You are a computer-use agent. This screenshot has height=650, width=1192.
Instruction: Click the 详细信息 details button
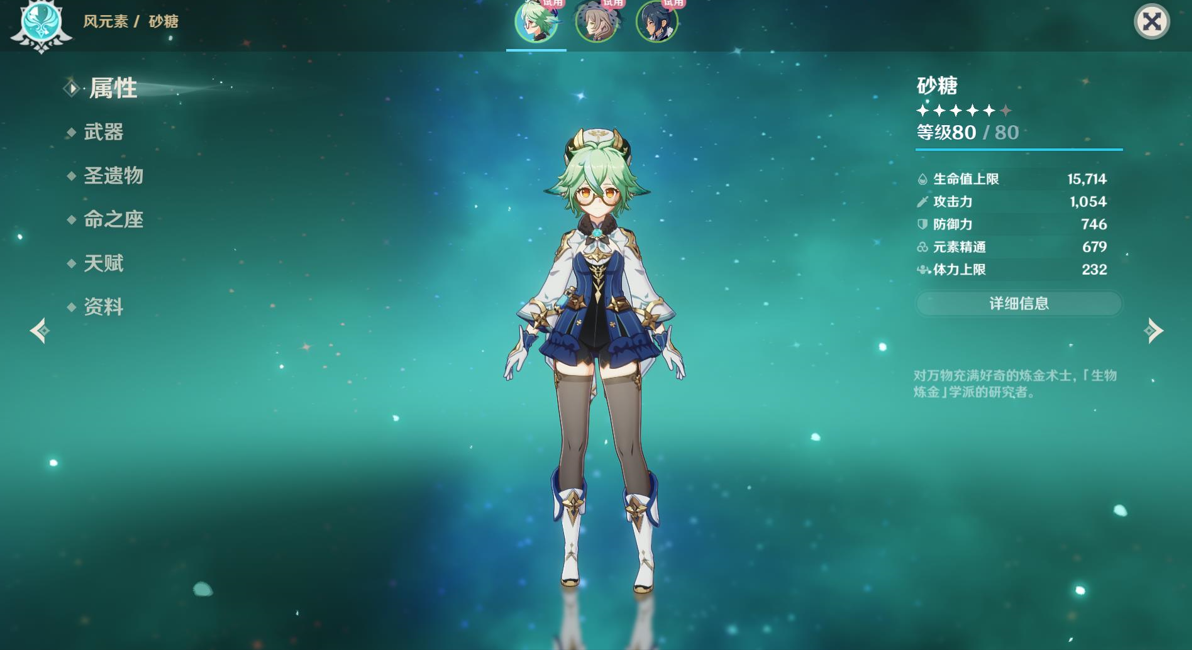(1019, 303)
